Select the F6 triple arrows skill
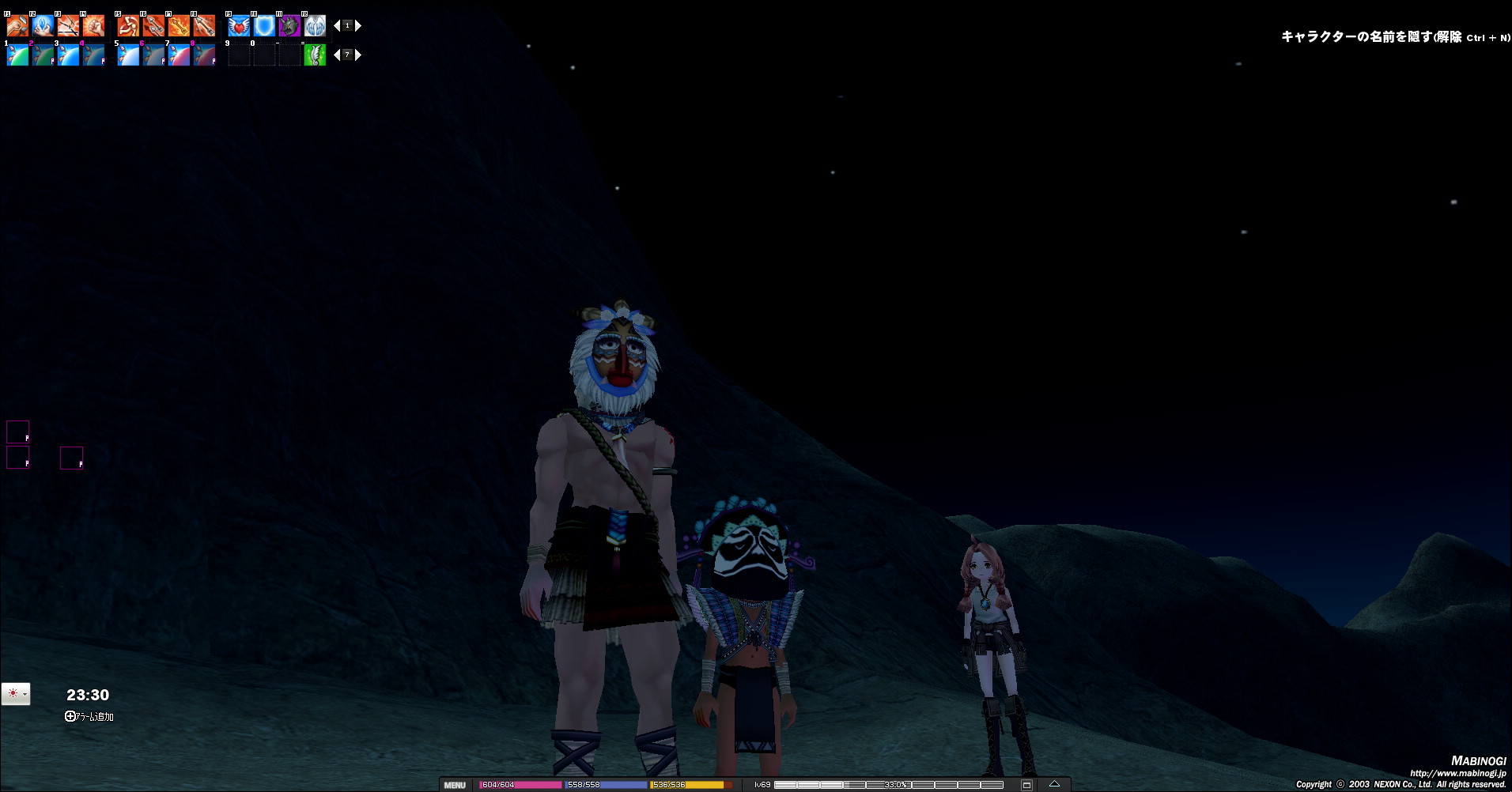1512x792 pixels. [x=153, y=26]
